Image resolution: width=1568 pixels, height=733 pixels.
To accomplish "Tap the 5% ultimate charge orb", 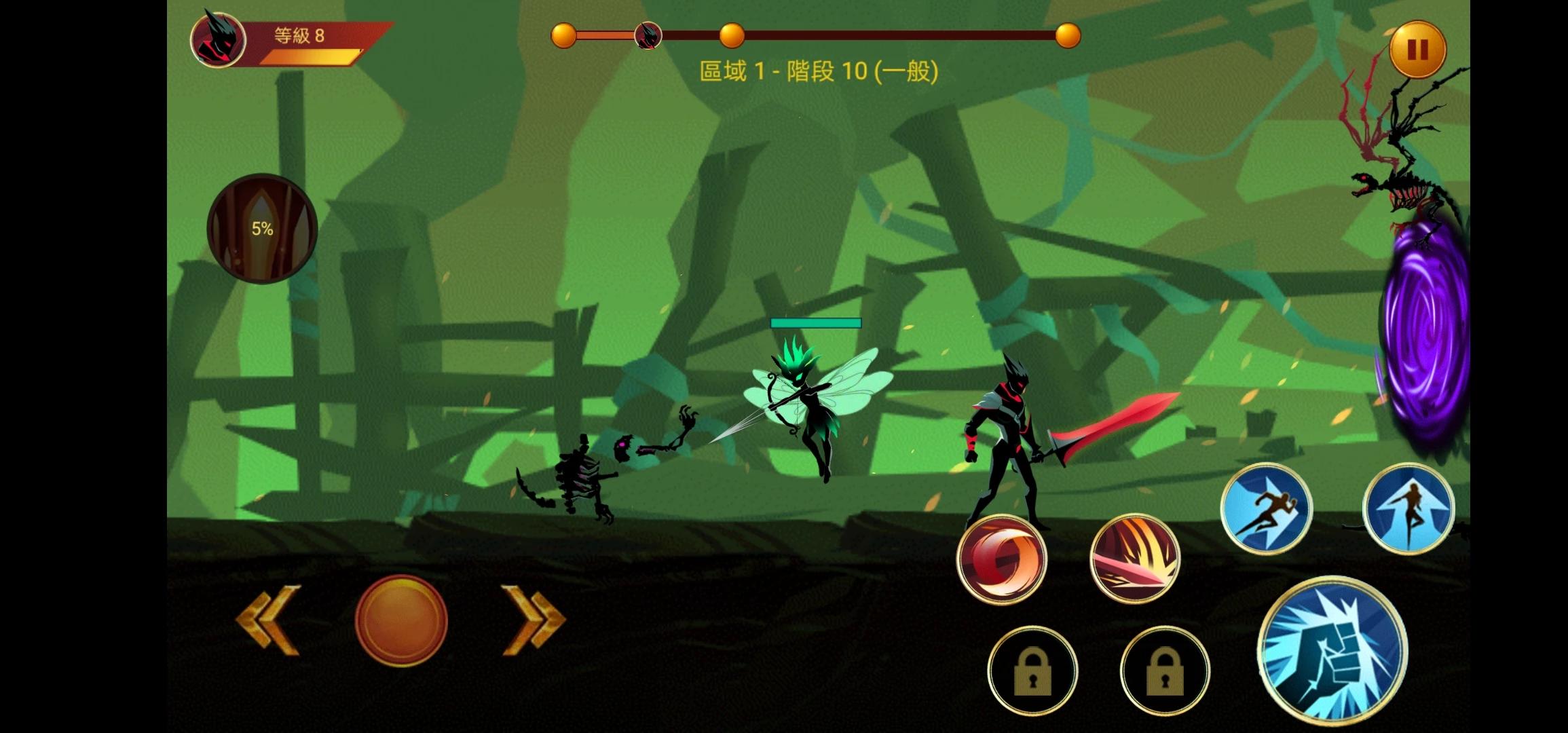I will (x=263, y=229).
